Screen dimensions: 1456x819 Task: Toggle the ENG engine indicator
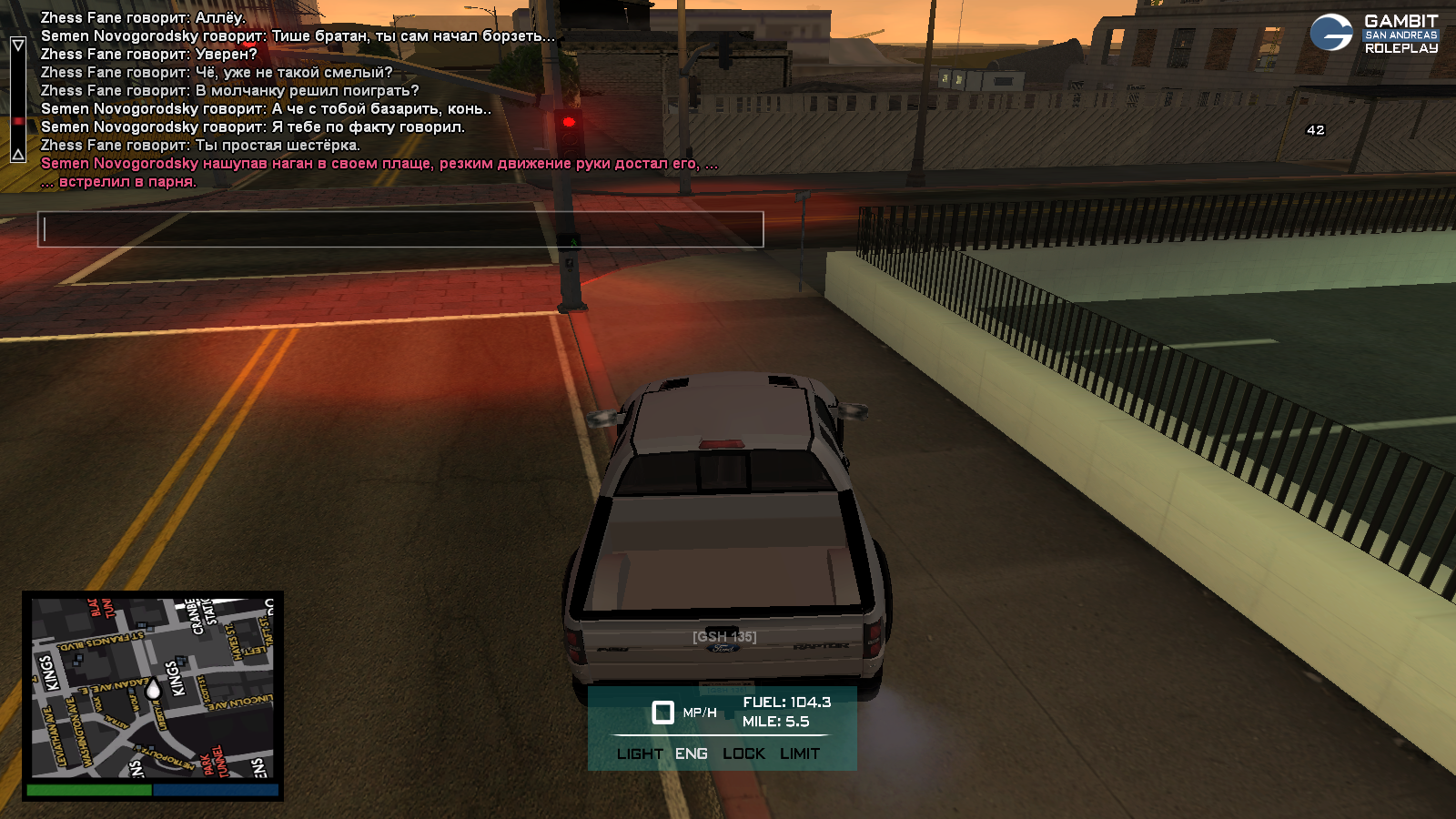(x=691, y=753)
